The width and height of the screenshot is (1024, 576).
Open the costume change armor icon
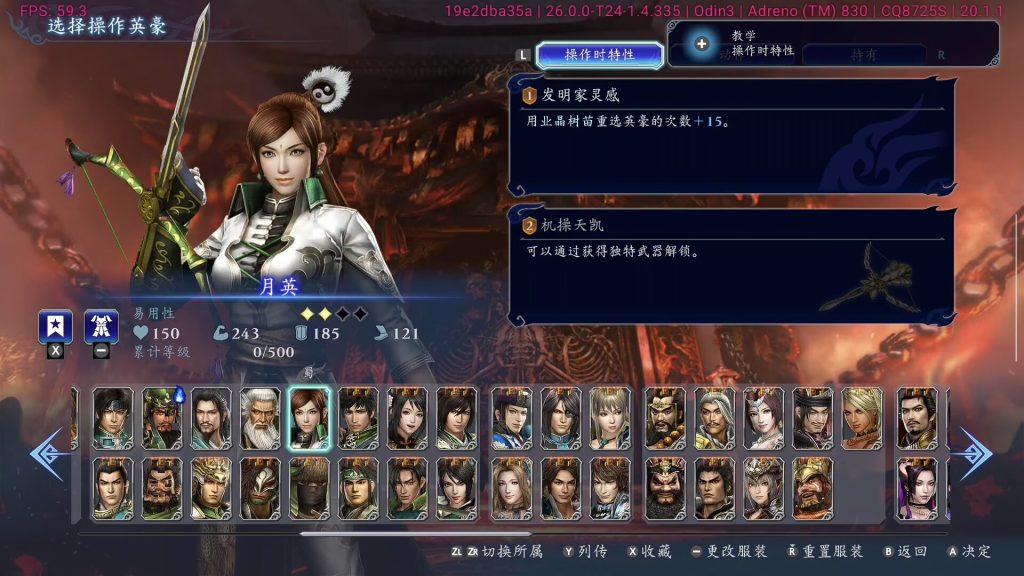pos(101,327)
